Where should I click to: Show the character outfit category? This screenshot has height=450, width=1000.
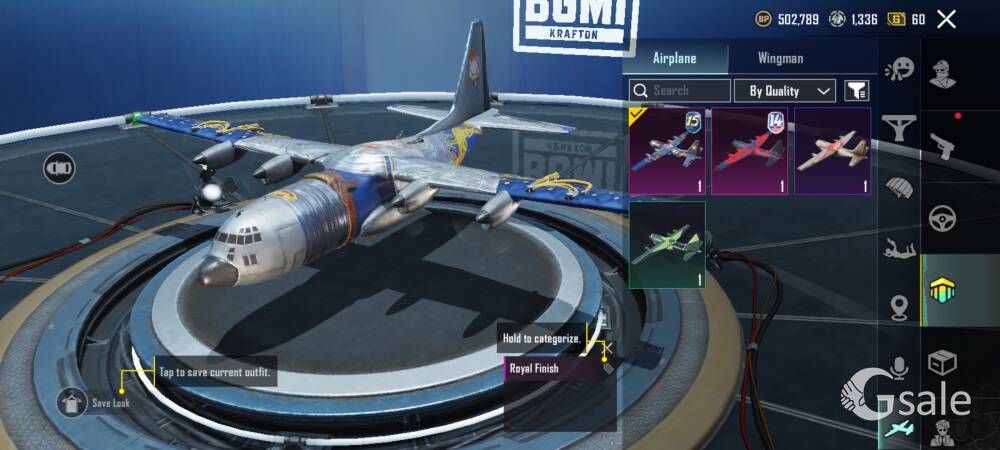click(x=940, y=72)
